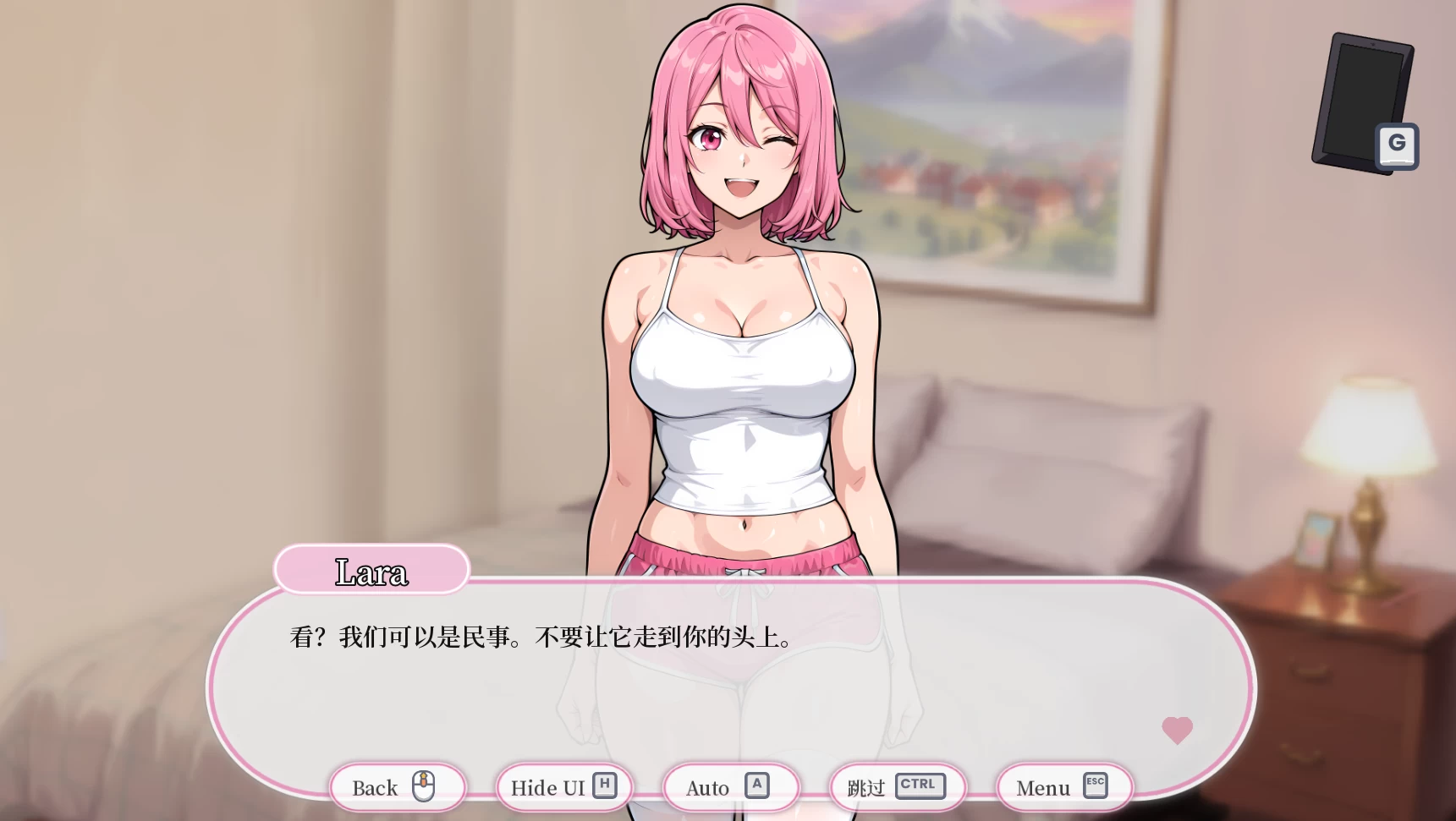Click the H keycap on Hide UI button
1456x821 pixels.
tap(604, 784)
